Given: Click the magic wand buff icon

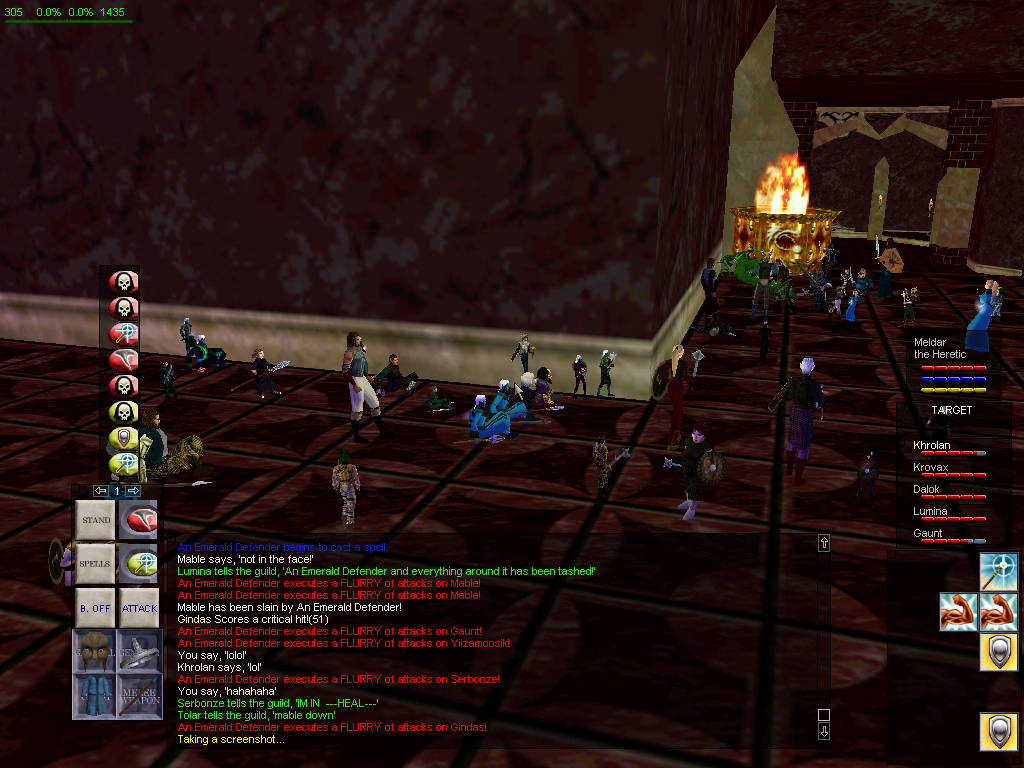Looking at the screenshot, I should tap(999, 571).
